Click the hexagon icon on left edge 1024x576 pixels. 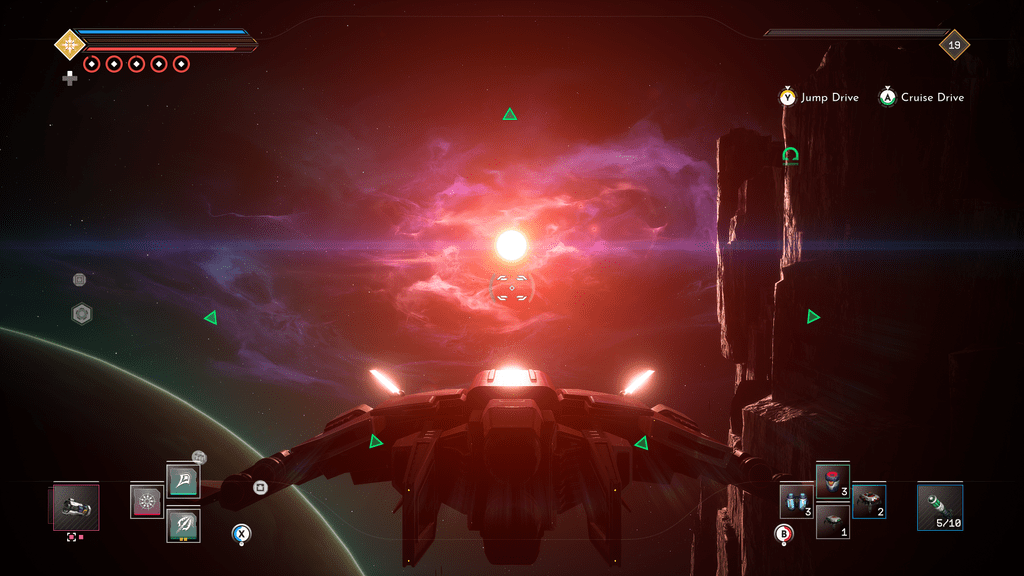coord(82,314)
